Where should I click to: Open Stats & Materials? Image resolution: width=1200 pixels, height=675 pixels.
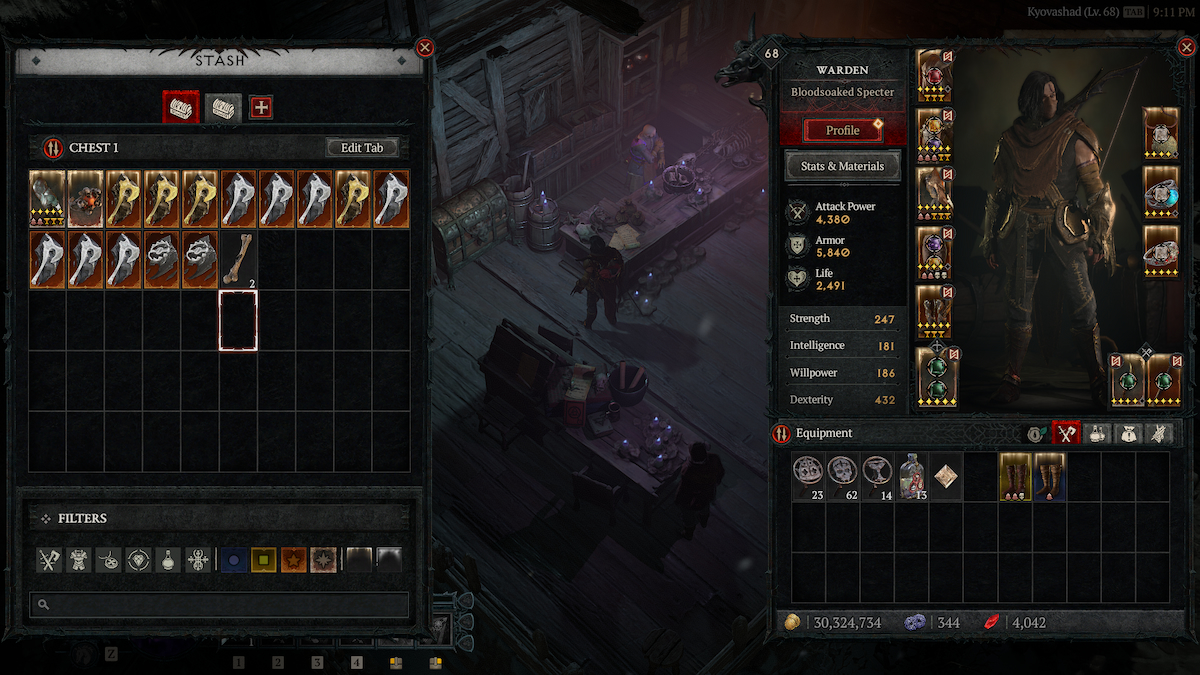pyautogui.click(x=842, y=167)
